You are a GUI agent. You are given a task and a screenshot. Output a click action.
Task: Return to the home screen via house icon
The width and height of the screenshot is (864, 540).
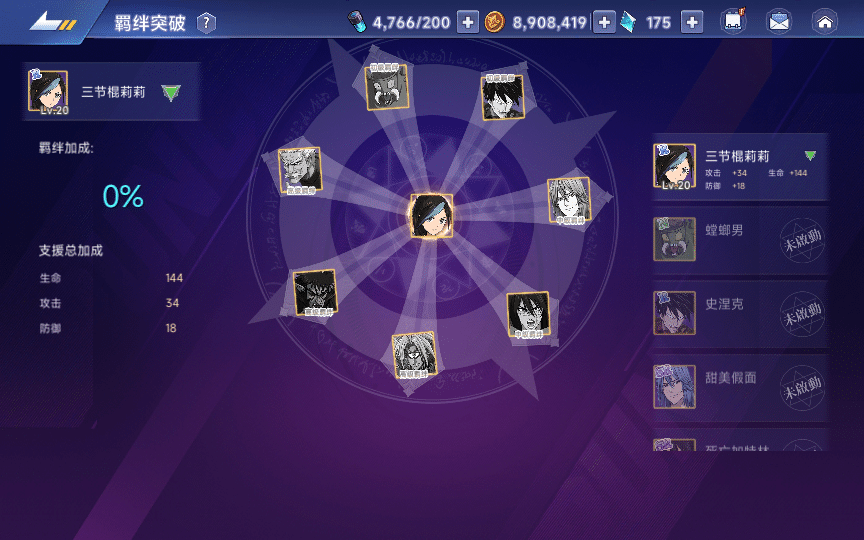[824, 22]
